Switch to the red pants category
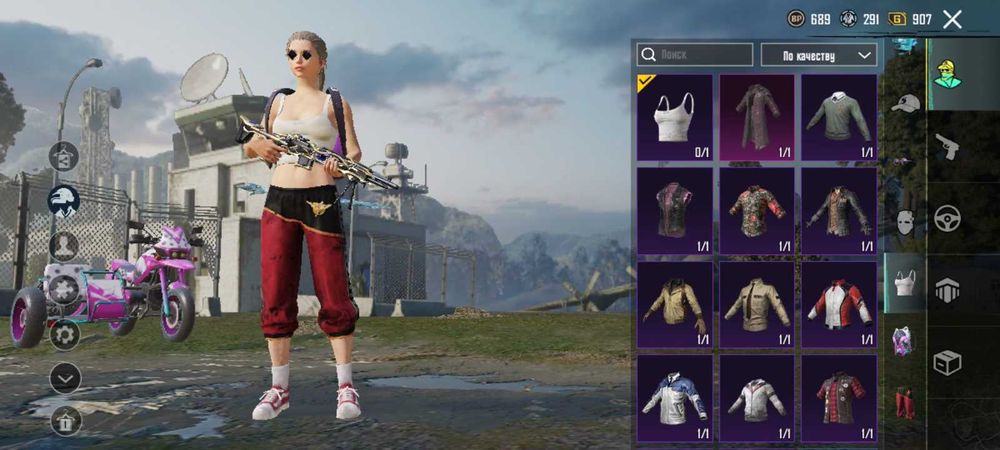The image size is (1000, 450). [905, 401]
